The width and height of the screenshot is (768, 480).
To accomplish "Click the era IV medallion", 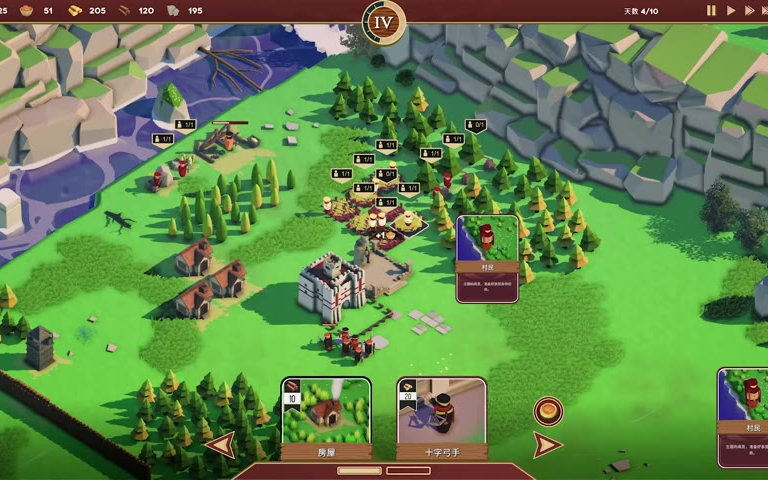I will click(384, 20).
